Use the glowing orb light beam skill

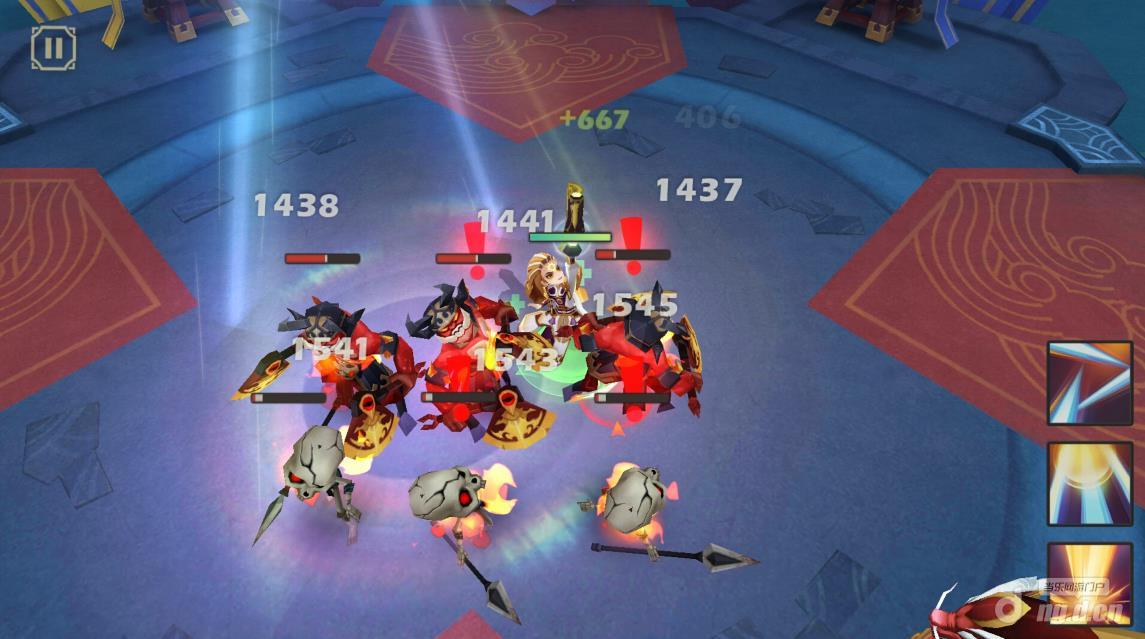pos(1089,483)
